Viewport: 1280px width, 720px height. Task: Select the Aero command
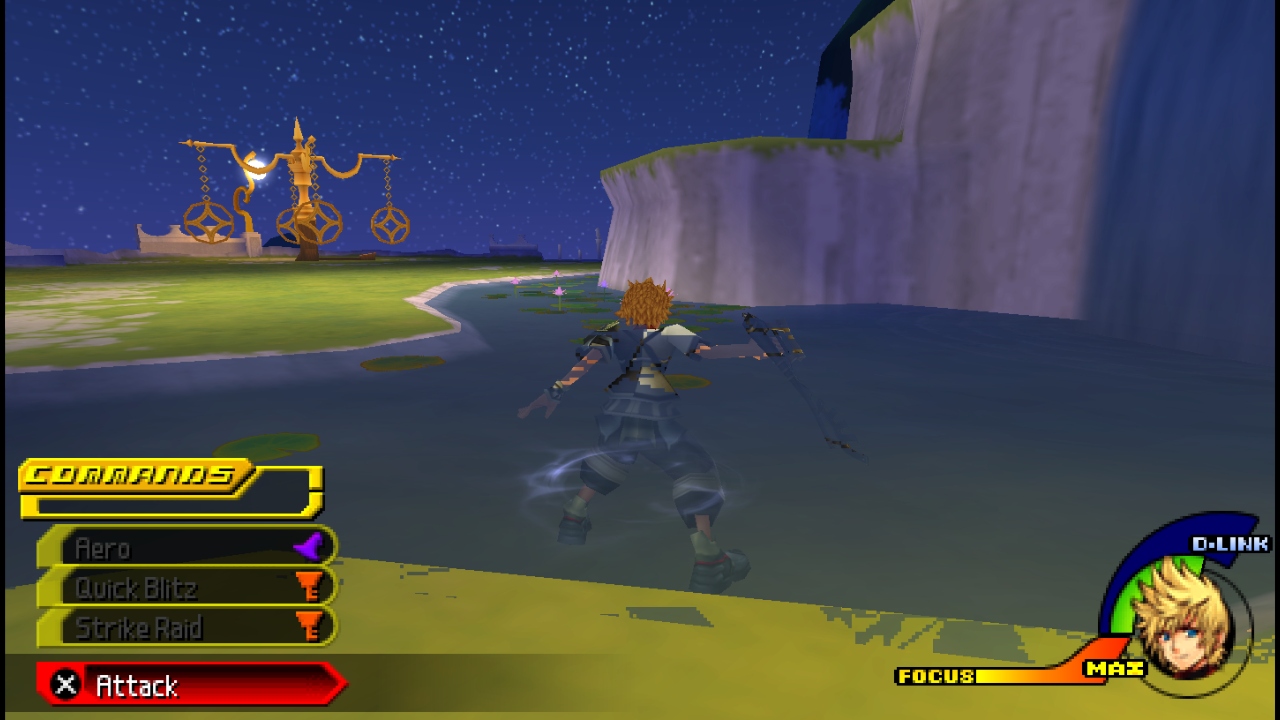click(186, 548)
